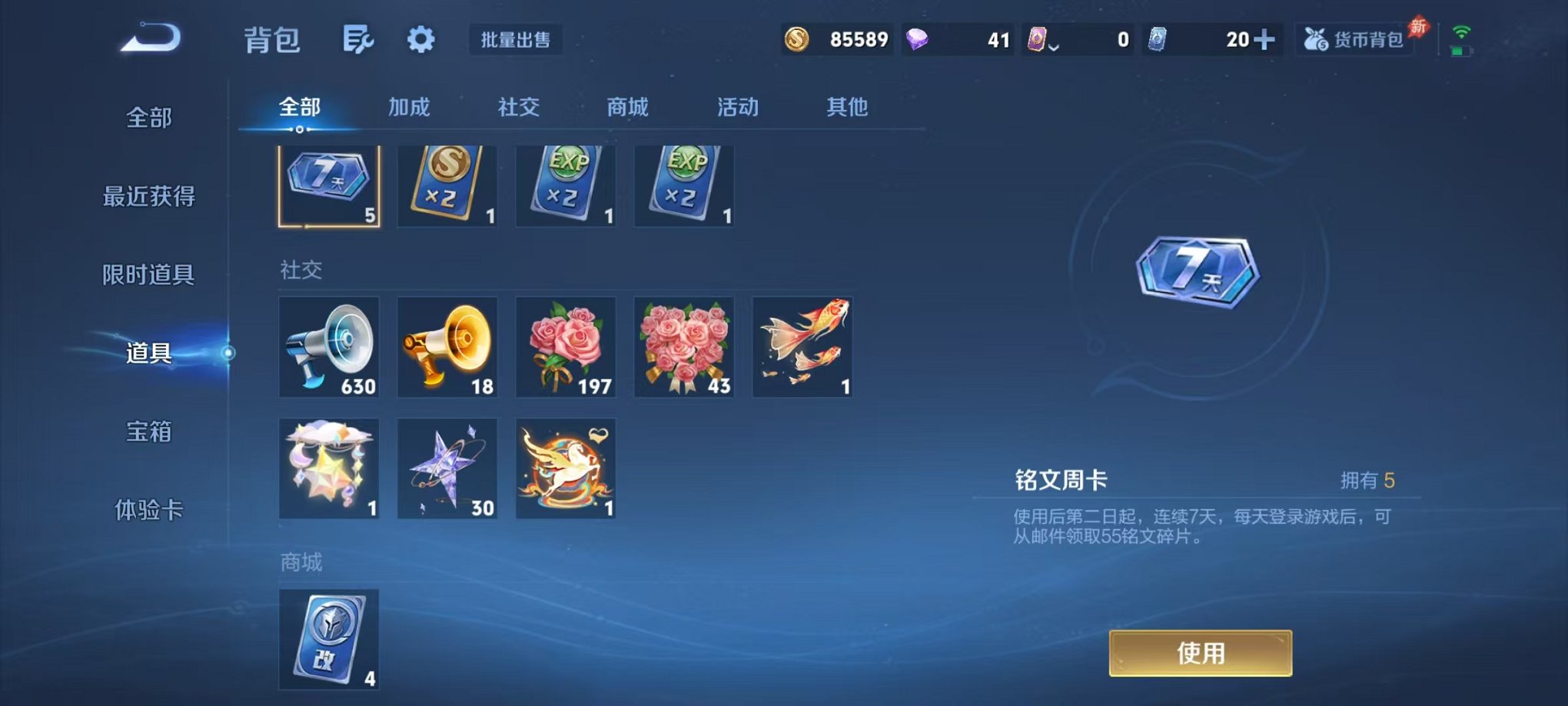Select the koi fish gift item
Screen dimensions: 1568x706
[801, 347]
